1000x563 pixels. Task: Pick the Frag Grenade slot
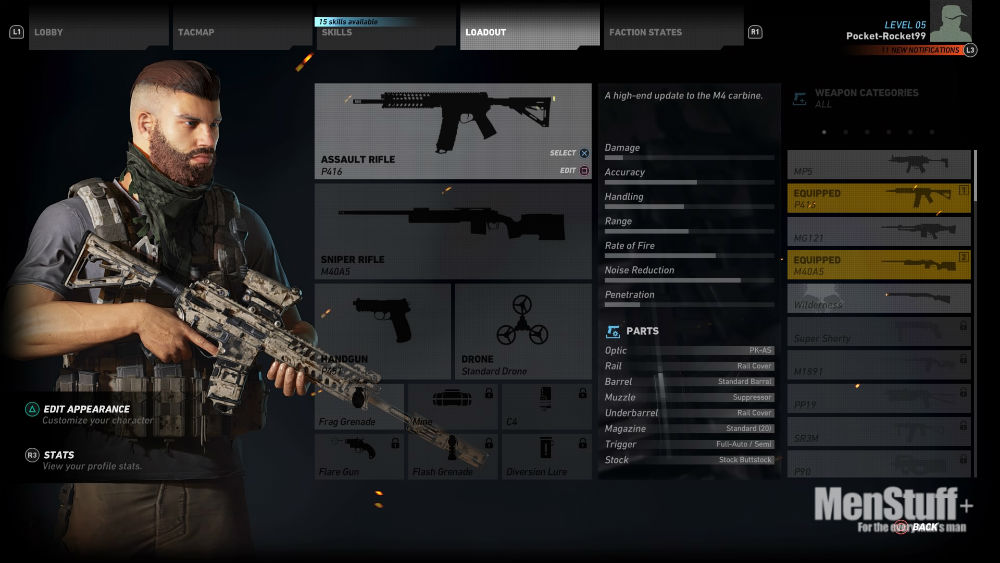click(360, 407)
